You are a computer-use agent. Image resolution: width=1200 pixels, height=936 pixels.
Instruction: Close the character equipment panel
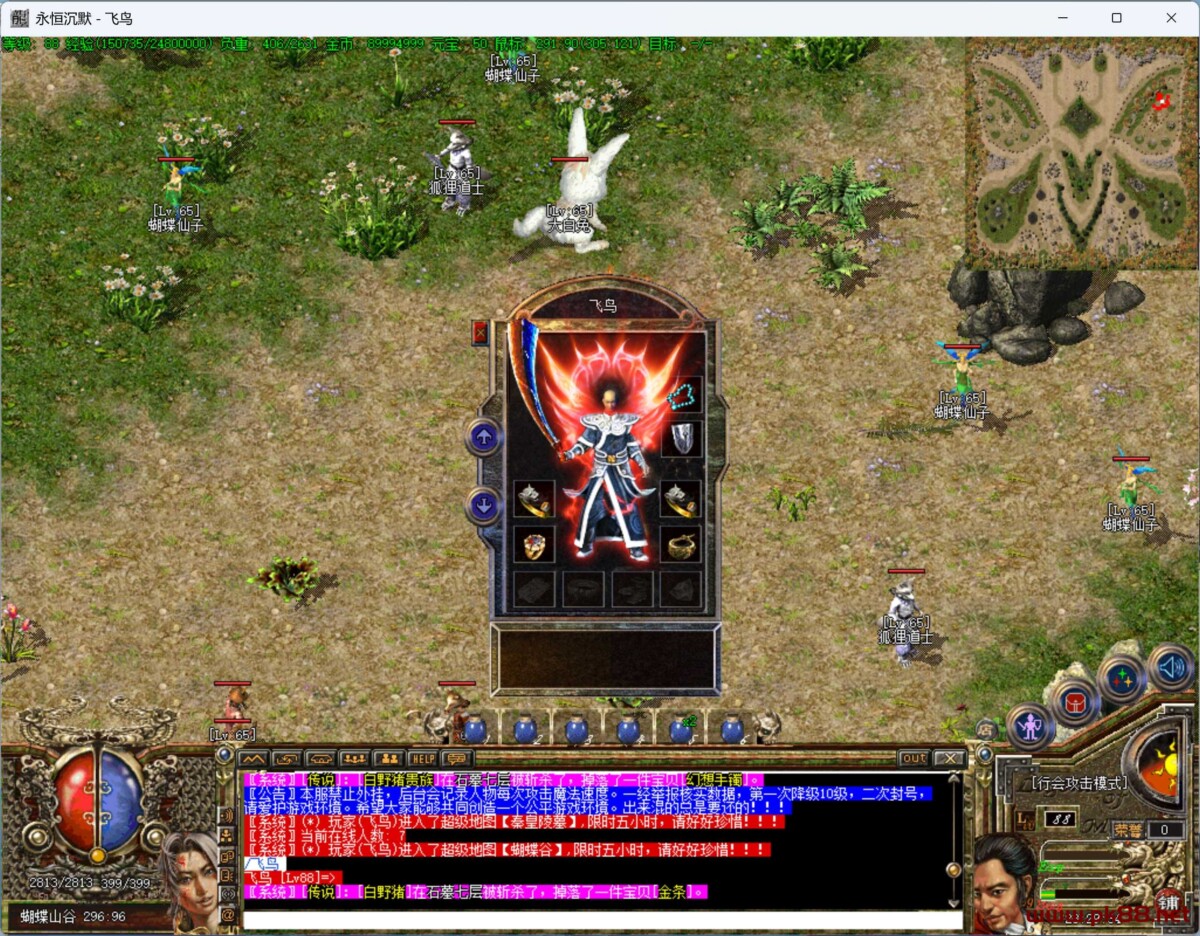click(x=480, y=332)
